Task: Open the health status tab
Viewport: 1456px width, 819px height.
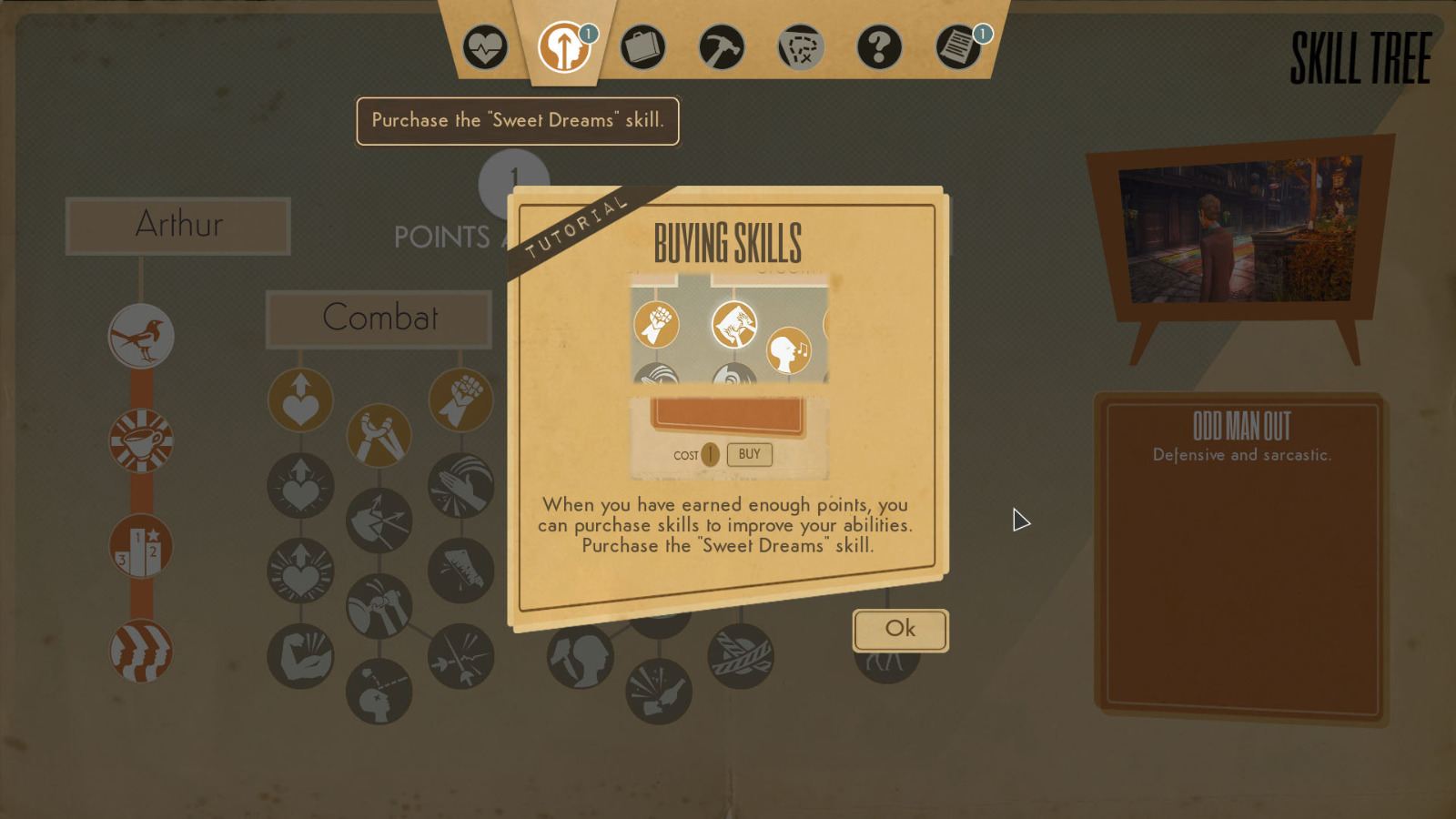Action: [x=485, y=46]
